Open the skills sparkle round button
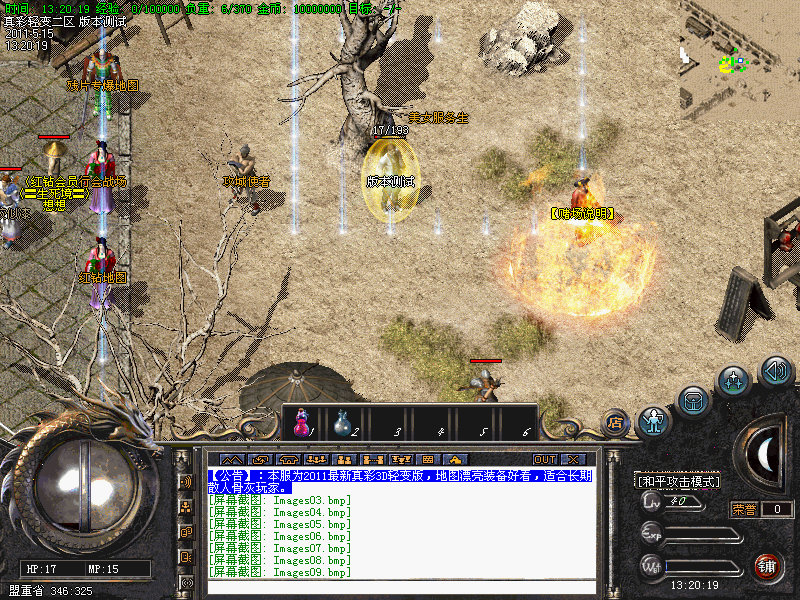The height and width of the screenshot is (600, 800). pos(735,380)
